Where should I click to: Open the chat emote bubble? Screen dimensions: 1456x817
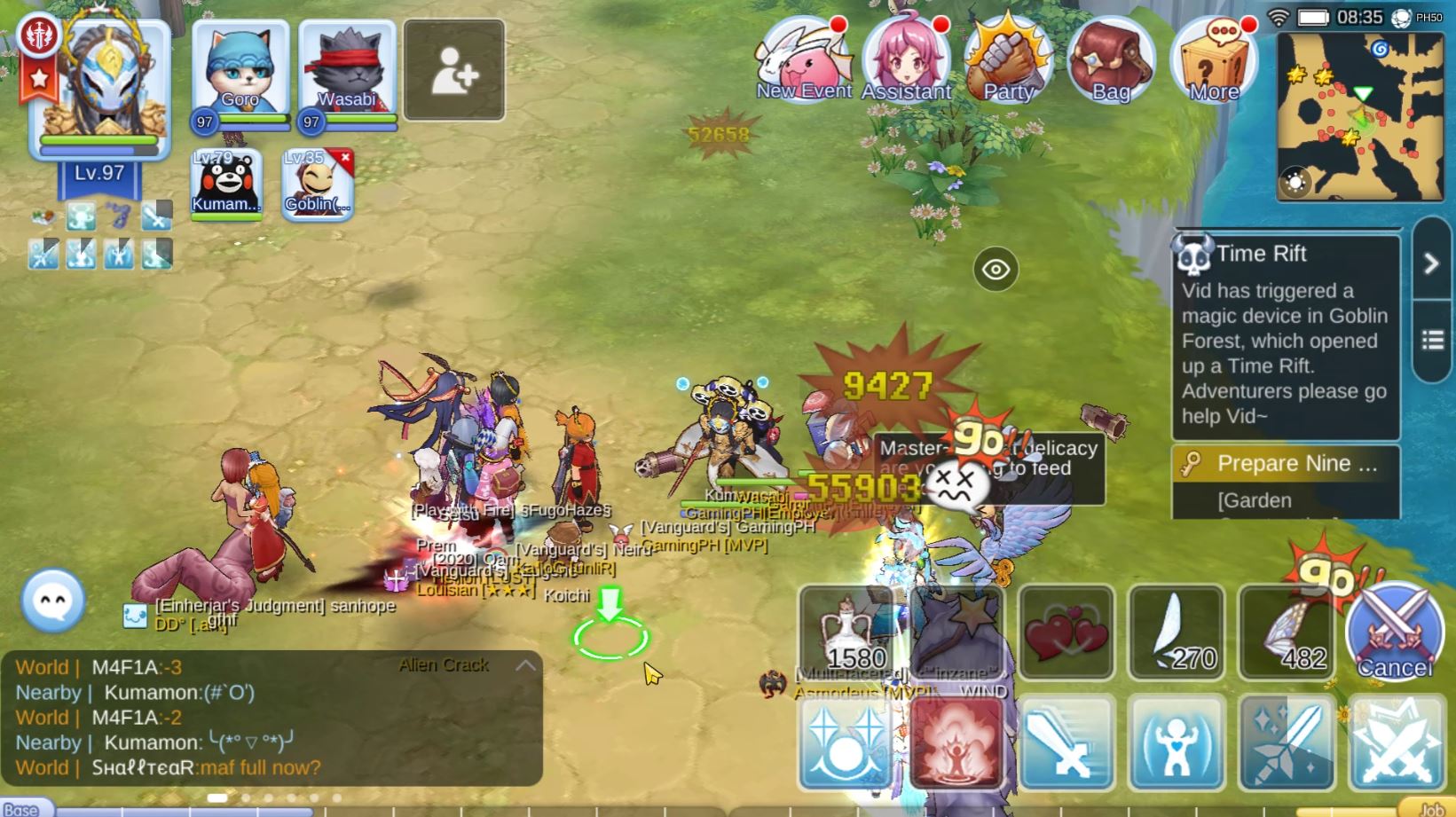51,601
